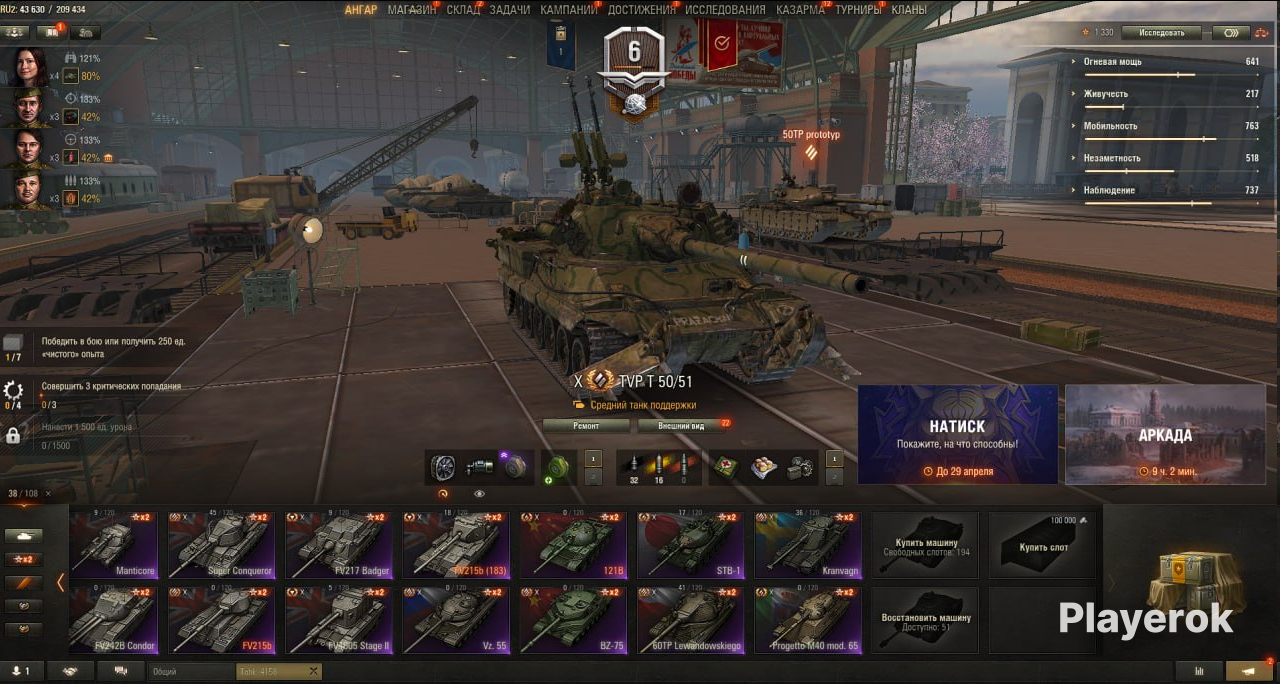Click the Ремонт button

[586, 426]
